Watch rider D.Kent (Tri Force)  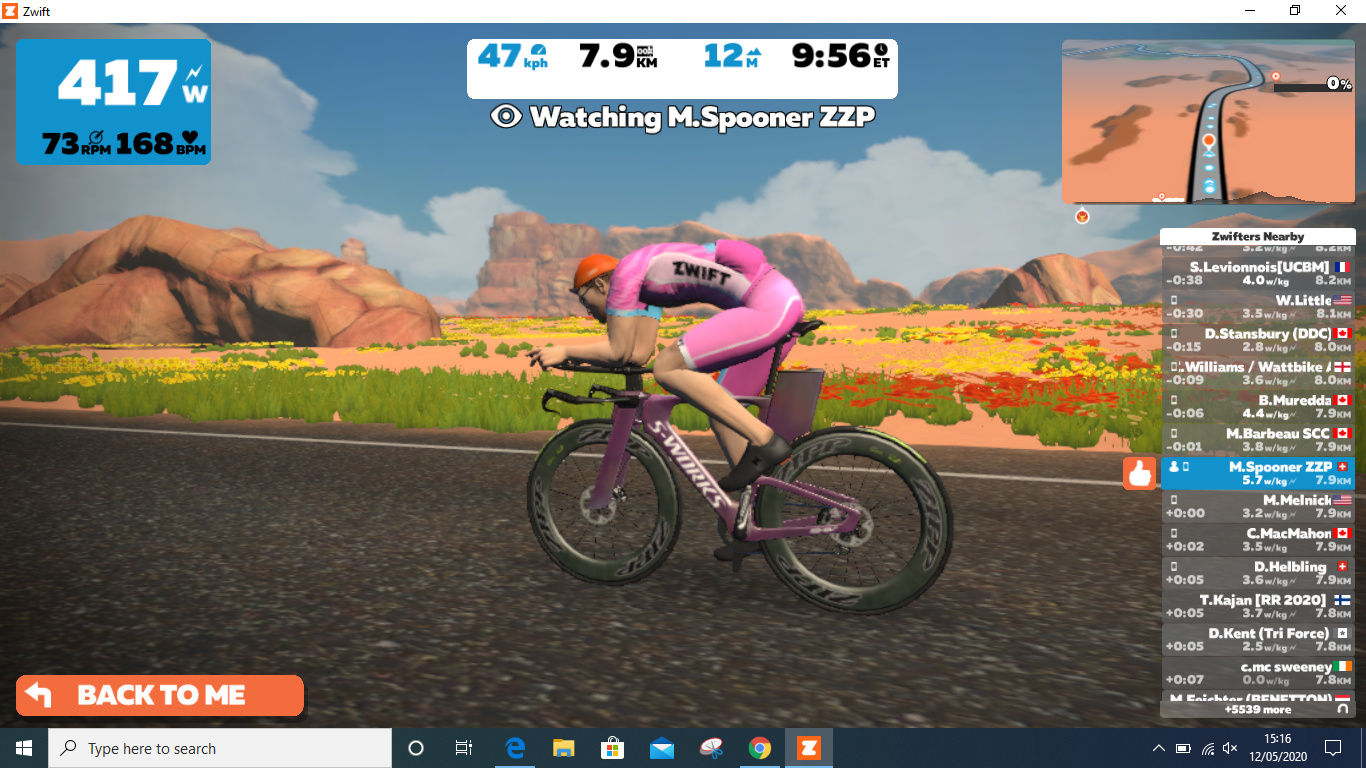click(1257, 639)
